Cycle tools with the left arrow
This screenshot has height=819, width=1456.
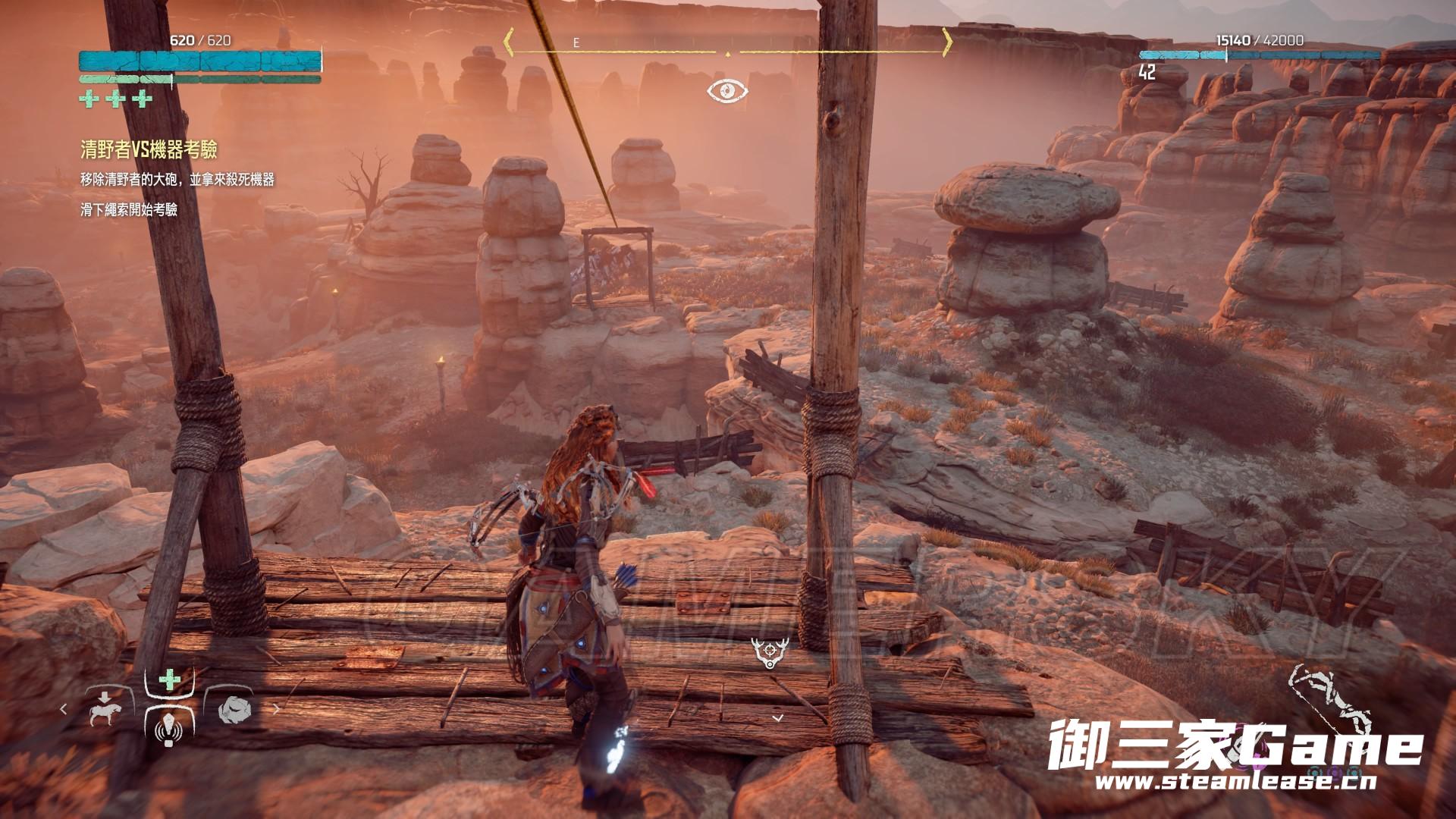[x=64, y=709]
